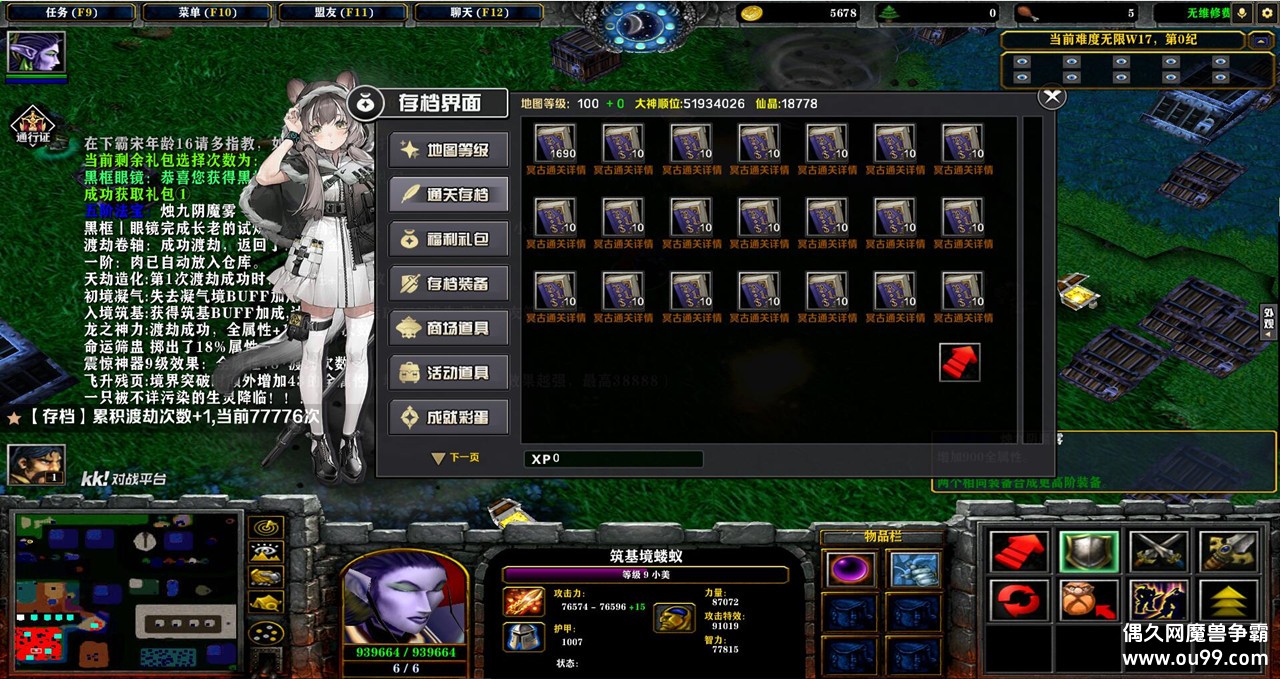Switch to the 商场道具 shop items tab
Viewport: 1280px width, 679px height.
tap(449, 328)
